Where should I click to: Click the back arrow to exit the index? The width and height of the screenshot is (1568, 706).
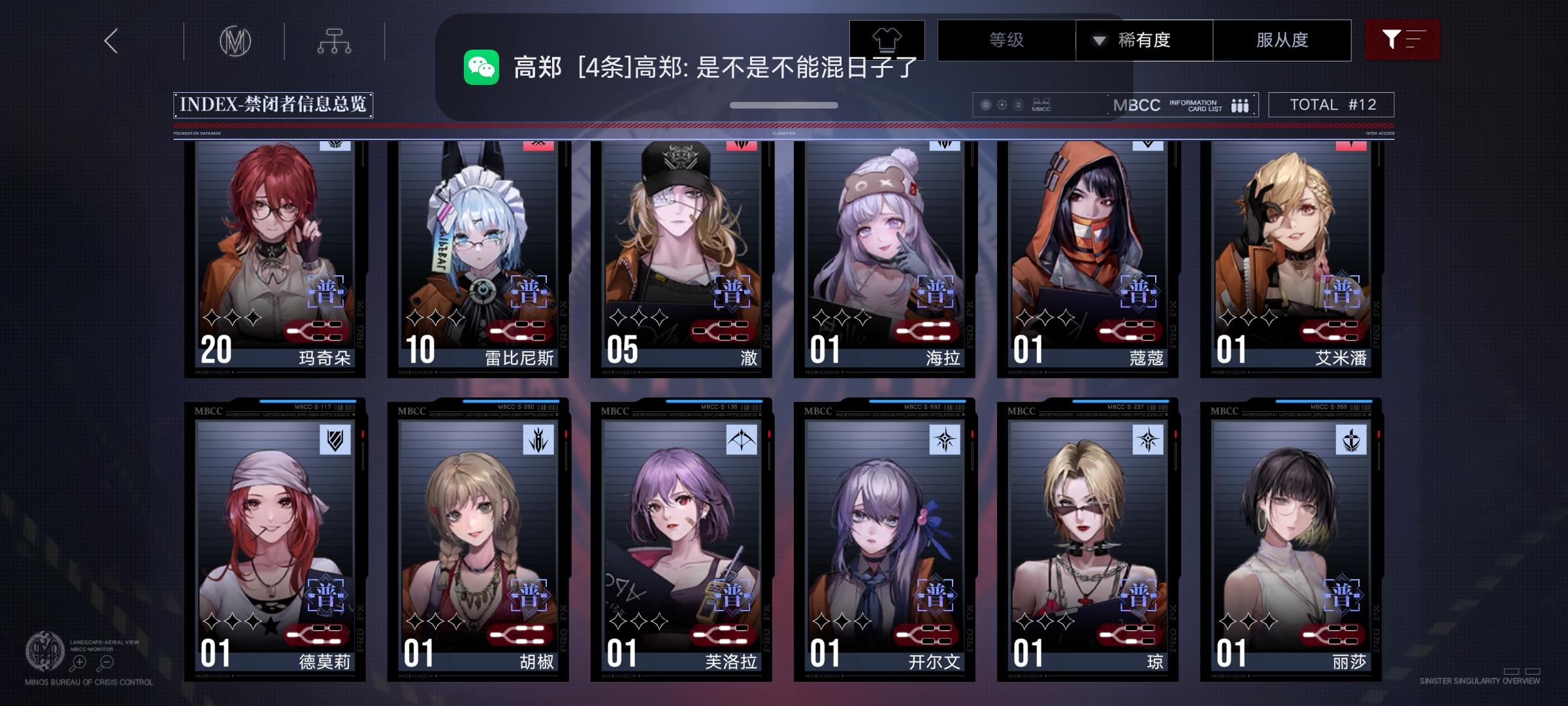coord(110,41)
